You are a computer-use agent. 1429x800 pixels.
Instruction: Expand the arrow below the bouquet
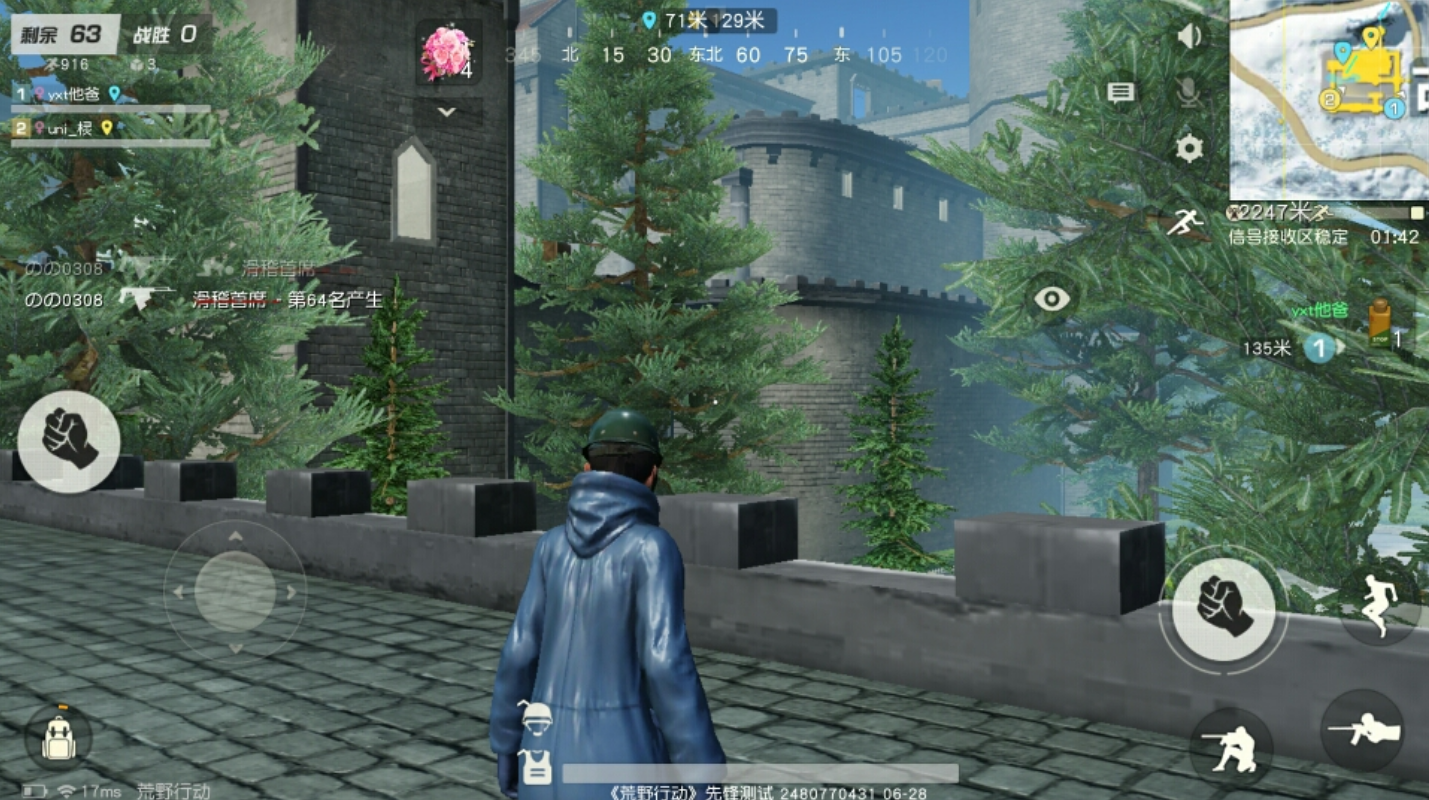pyautogui.click(x=446, y=112)
